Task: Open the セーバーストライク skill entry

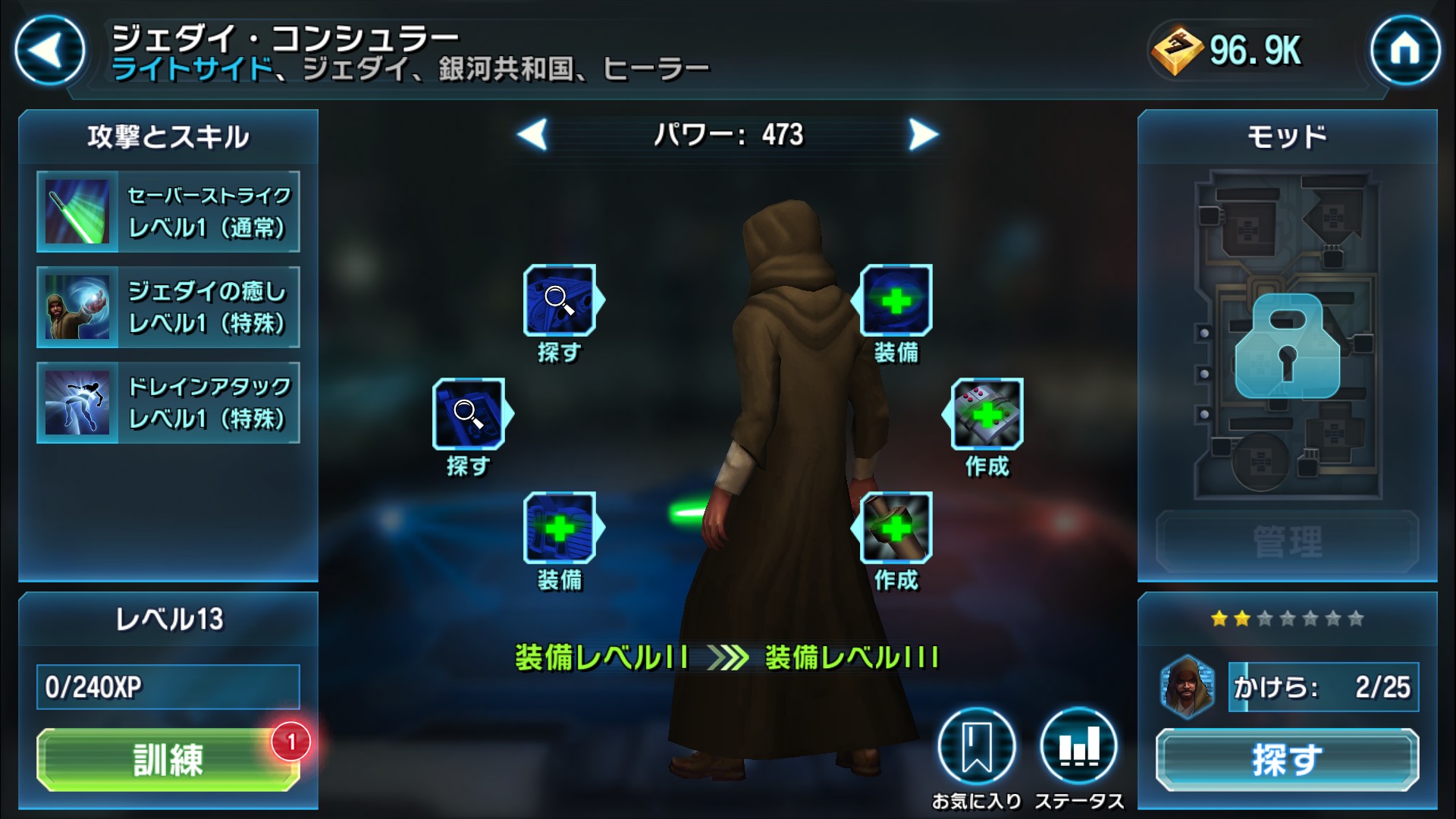Action: coord(168,212)
